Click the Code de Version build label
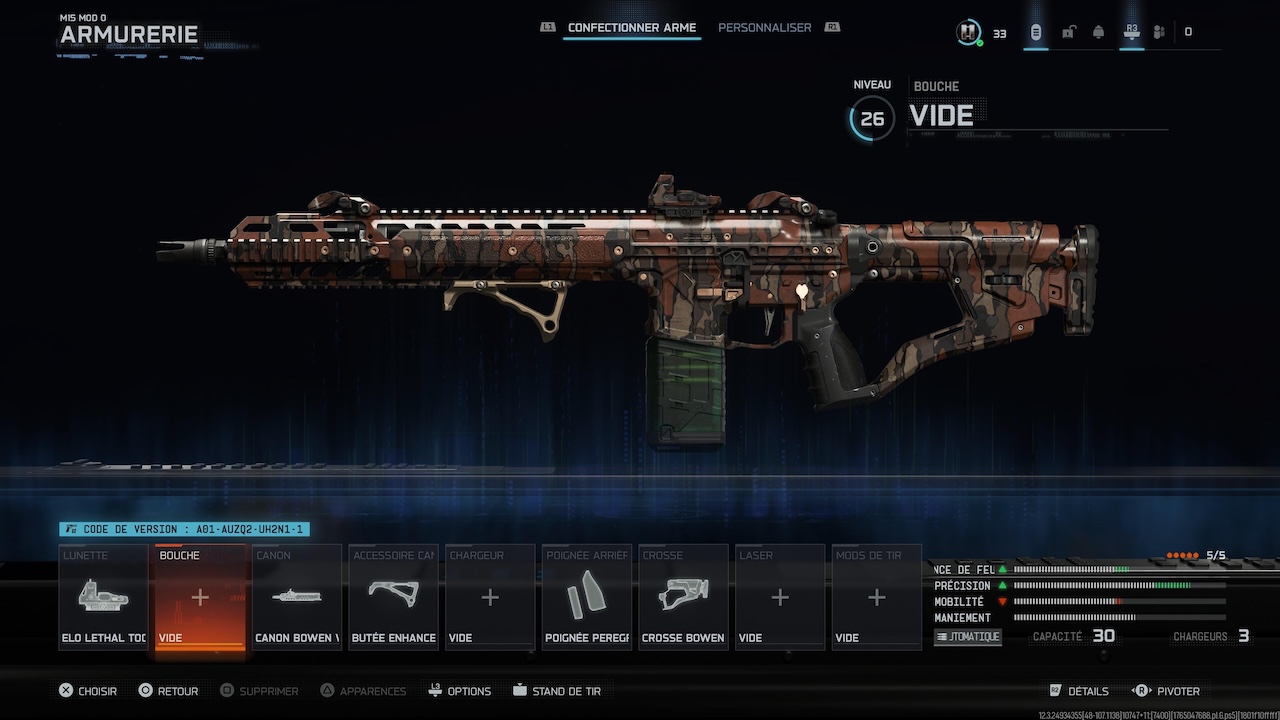Viewport: 1280px width, 720px height. pyautogui.click(x=184, y=529)
